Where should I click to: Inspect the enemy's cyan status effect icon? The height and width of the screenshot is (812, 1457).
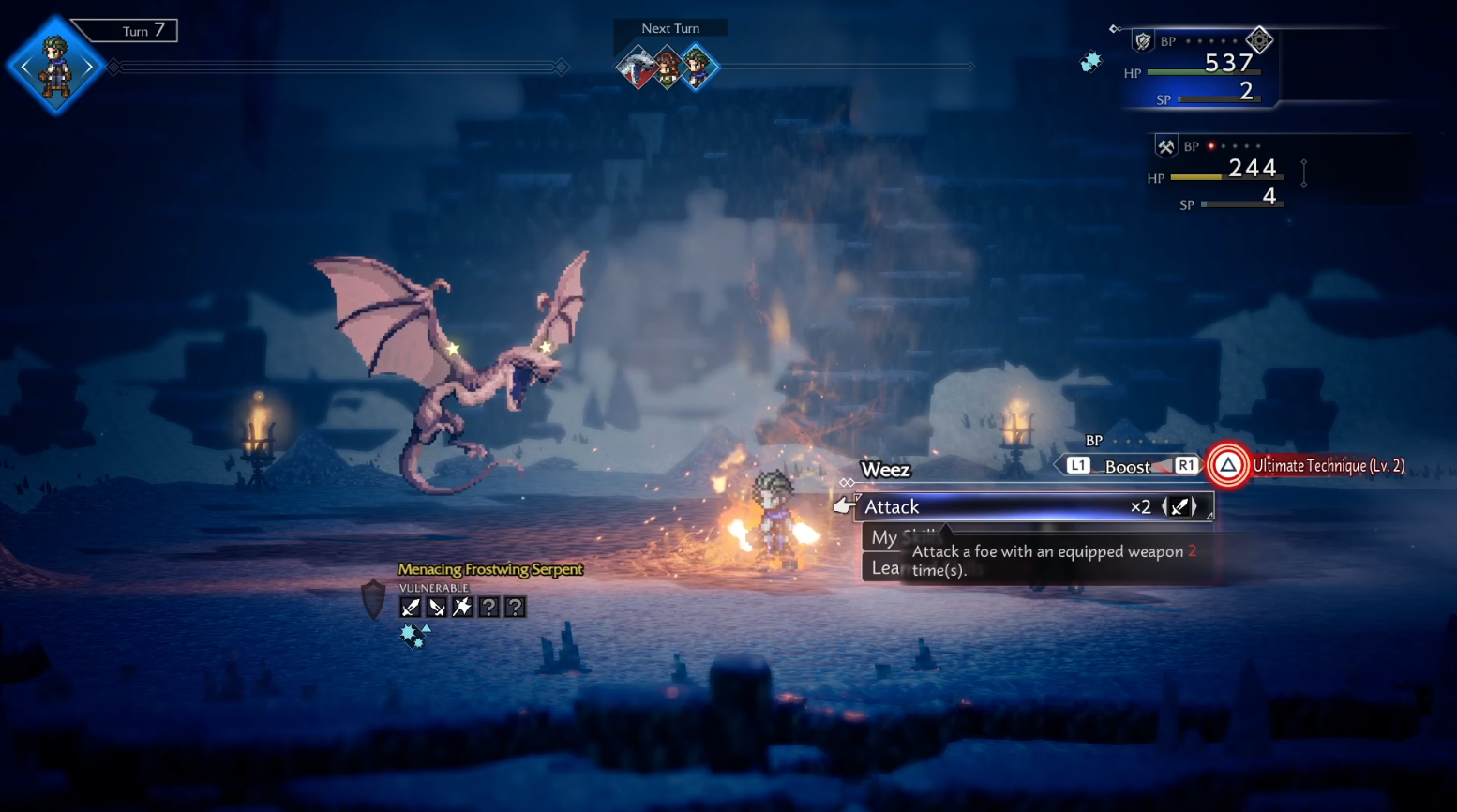click(x=413, y=636)
